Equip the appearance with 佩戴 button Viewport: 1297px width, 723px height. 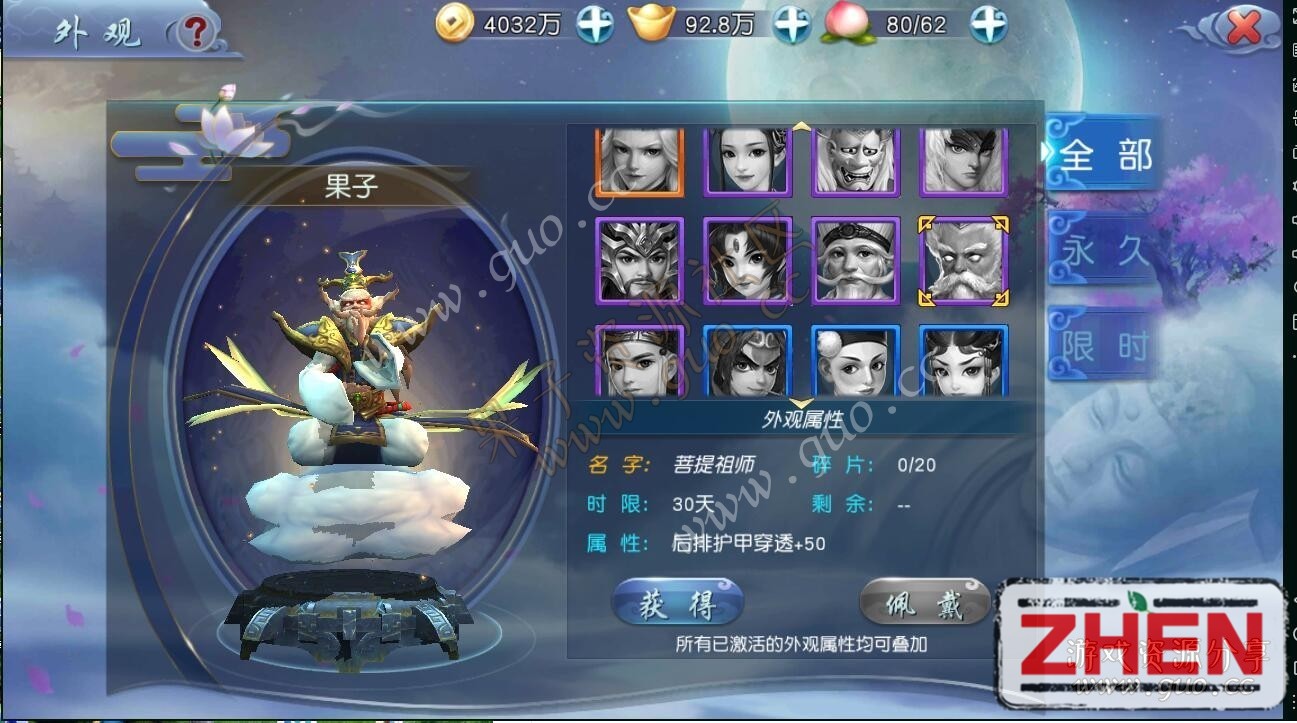pyautogui.click(x=925, y=604)
